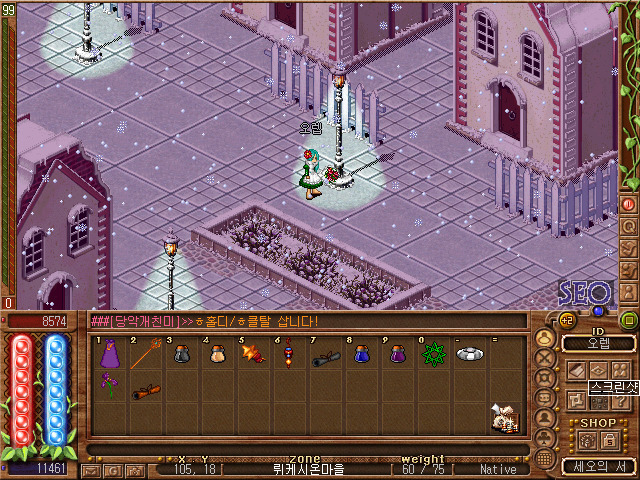This screenshot has height=480, width=640.
Task: Use the blue potion in slot 8
Action: tap(360, 355)
